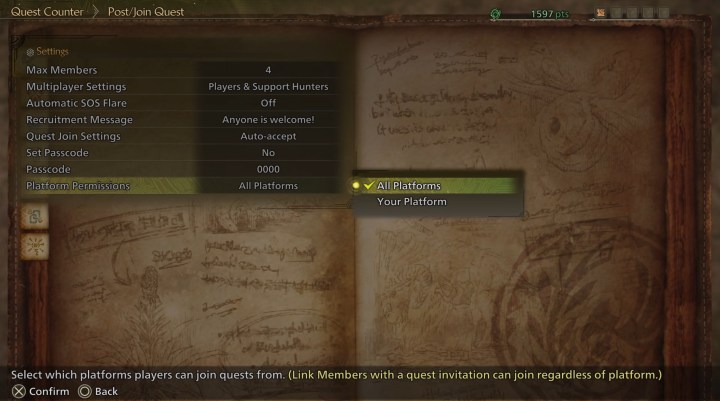The width and height of the screenshot is (720, 401).
Task: Select the Passcode 0000 row
Action: (180, 170)
